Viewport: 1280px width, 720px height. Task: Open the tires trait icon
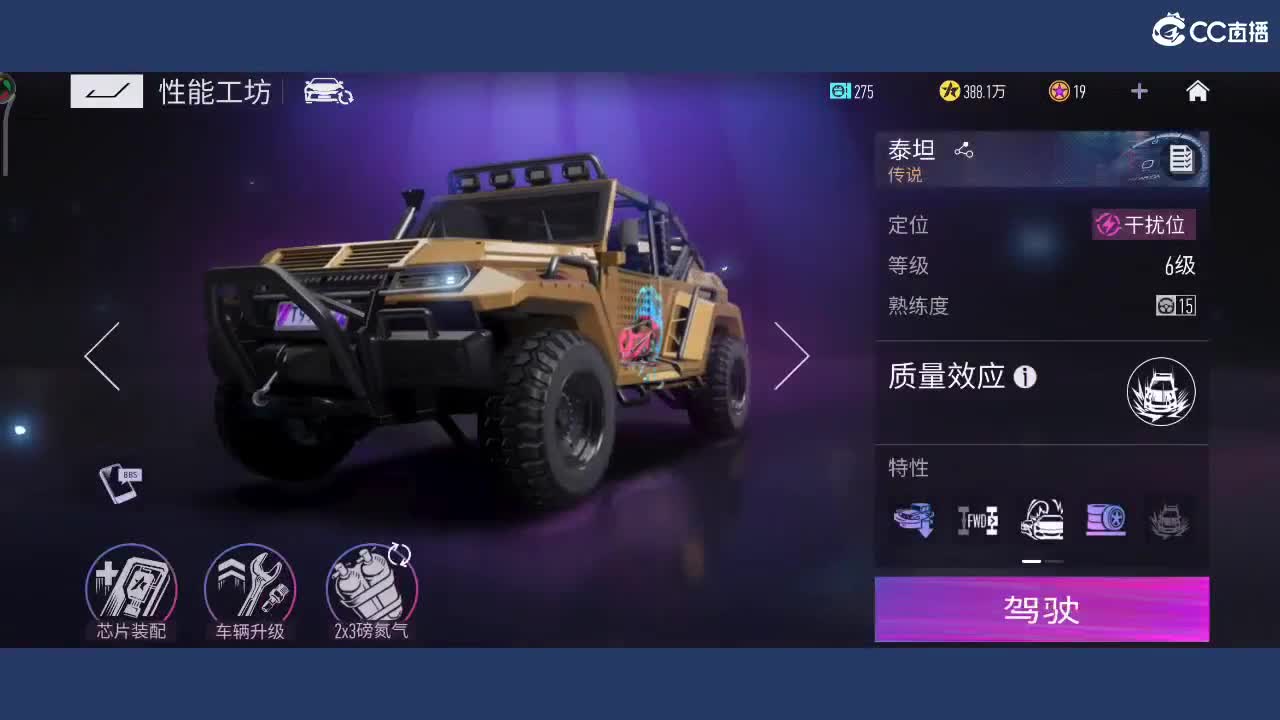coord(1105,519)
